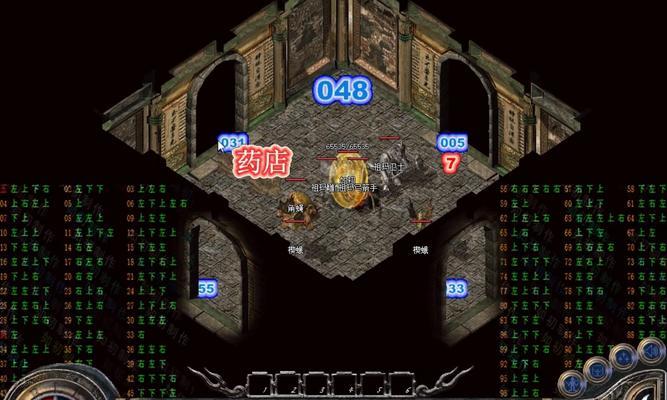Open skills with the third round blue button
This screenshot has width=667, height=400.
point(624,357)
